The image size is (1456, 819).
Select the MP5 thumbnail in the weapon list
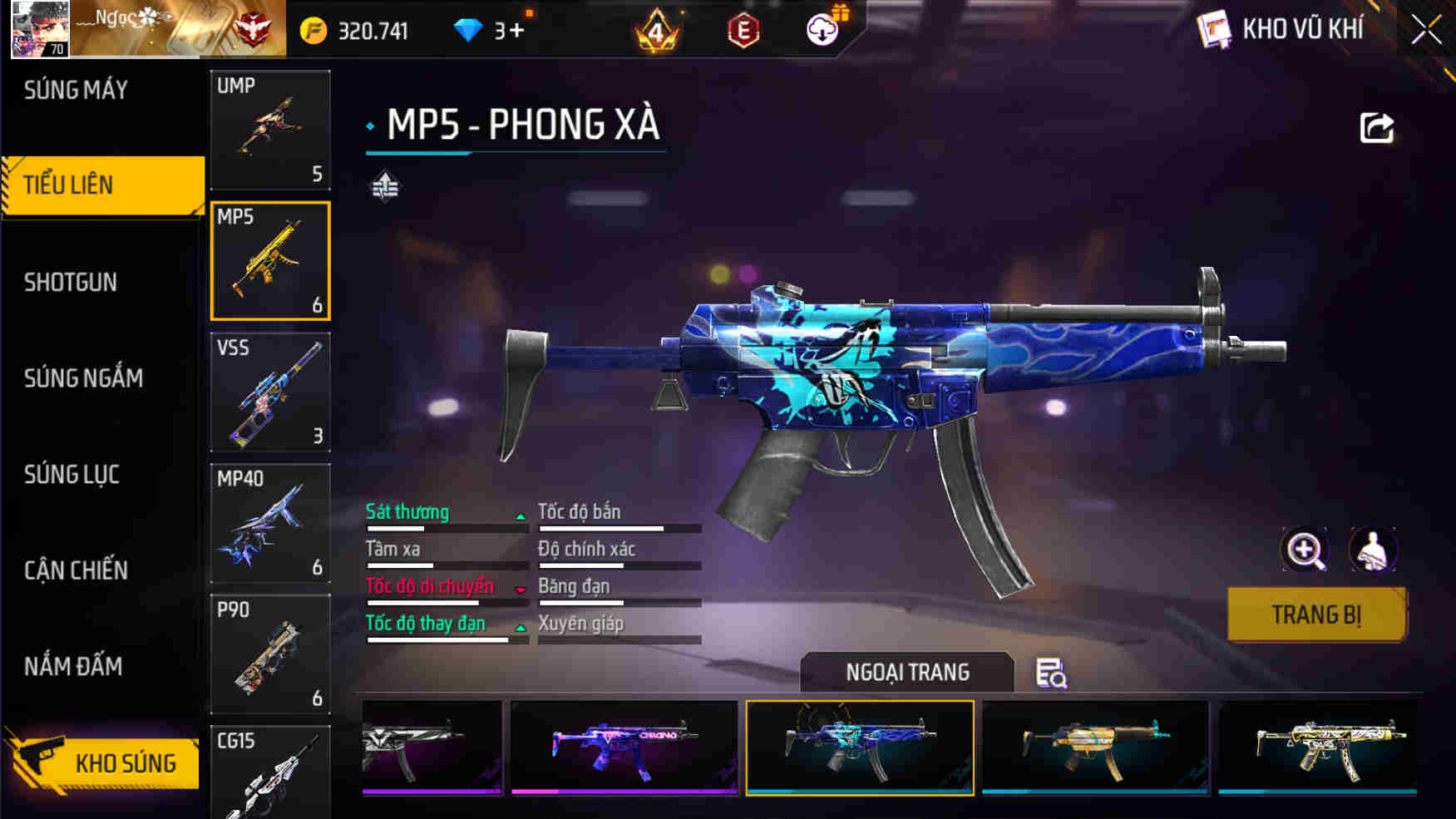click(x=270, y=260)
